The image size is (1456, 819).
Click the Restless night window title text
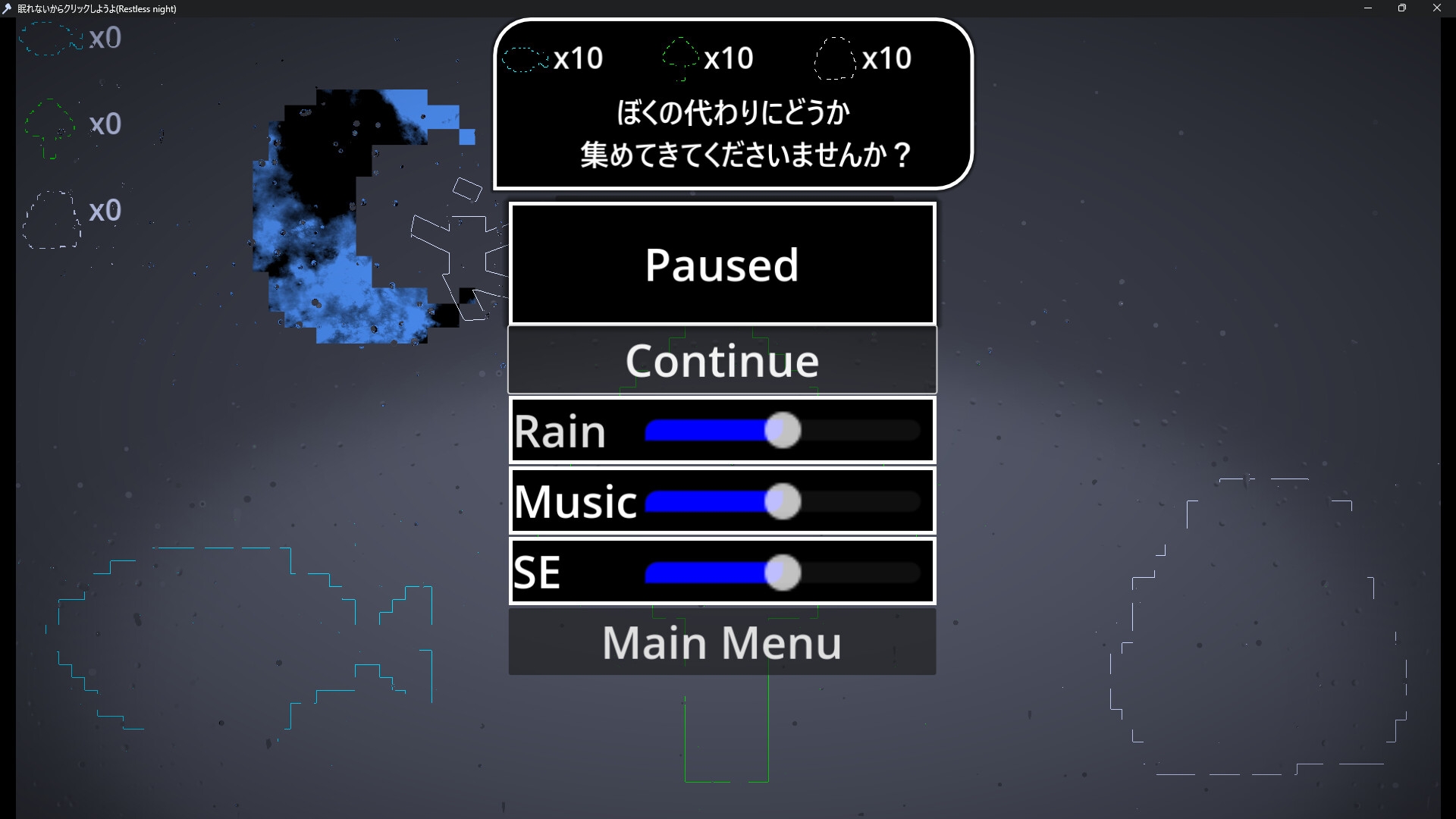tap(95, 8)
